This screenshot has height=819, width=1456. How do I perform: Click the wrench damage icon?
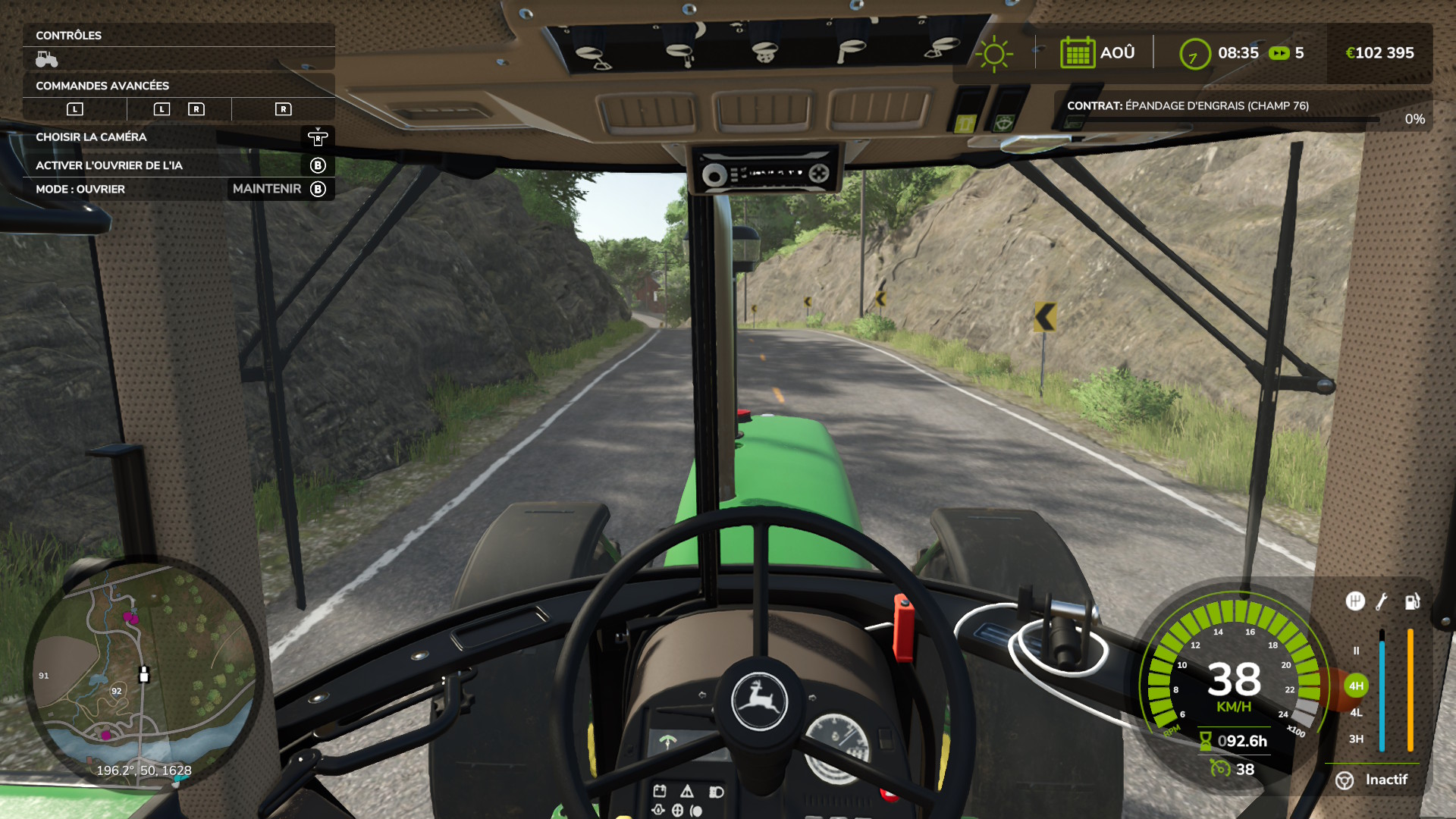tap(1382, 601)
